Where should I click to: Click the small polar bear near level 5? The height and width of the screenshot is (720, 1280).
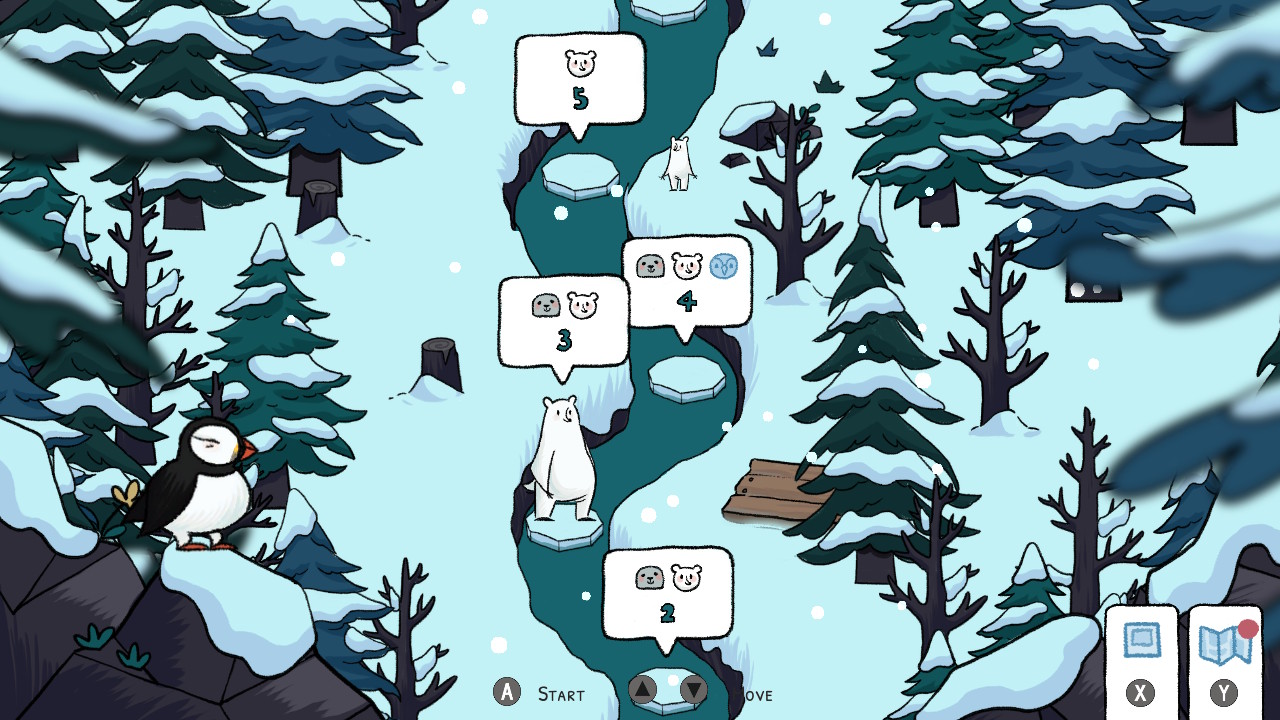coord(678,165)
